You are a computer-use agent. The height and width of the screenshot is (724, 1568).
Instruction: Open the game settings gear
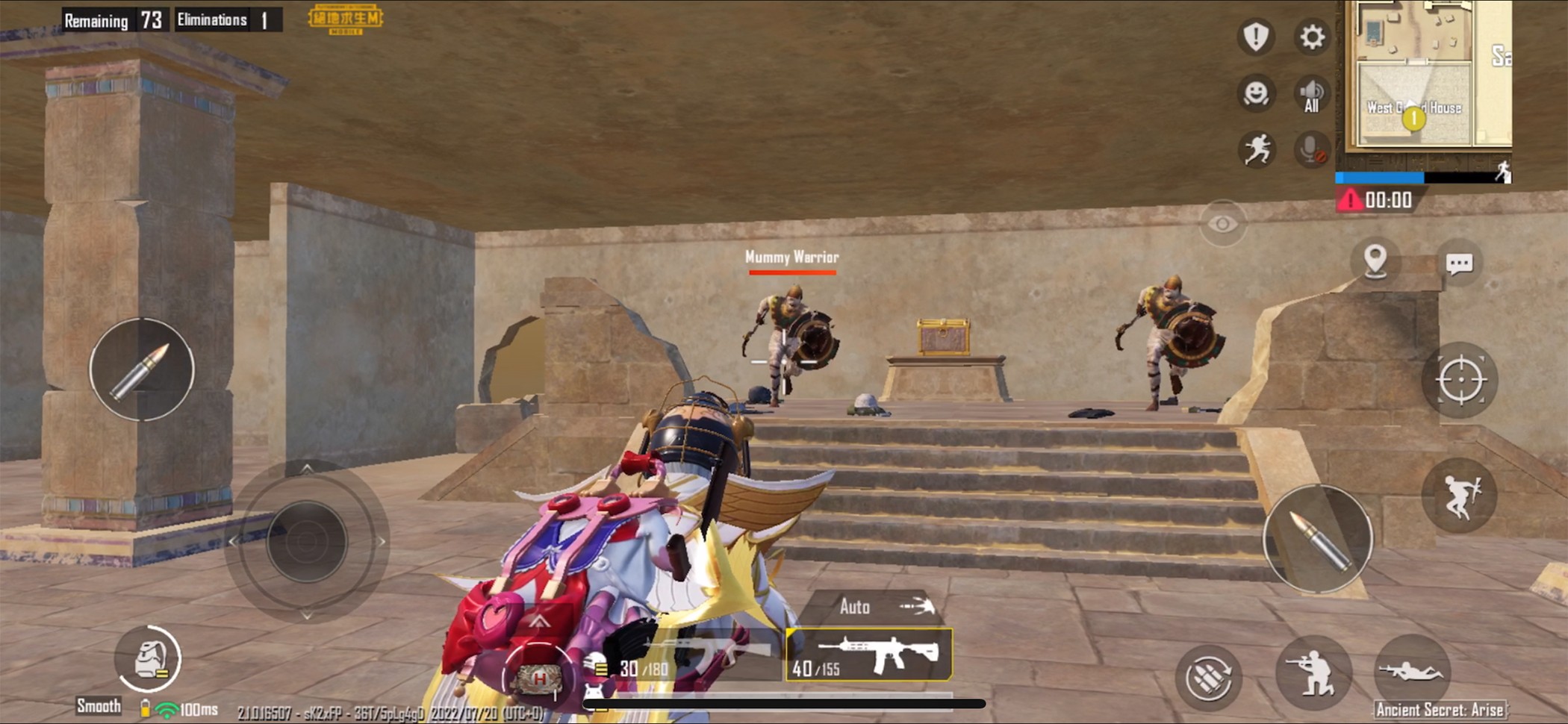click(x=1312, y=37)
